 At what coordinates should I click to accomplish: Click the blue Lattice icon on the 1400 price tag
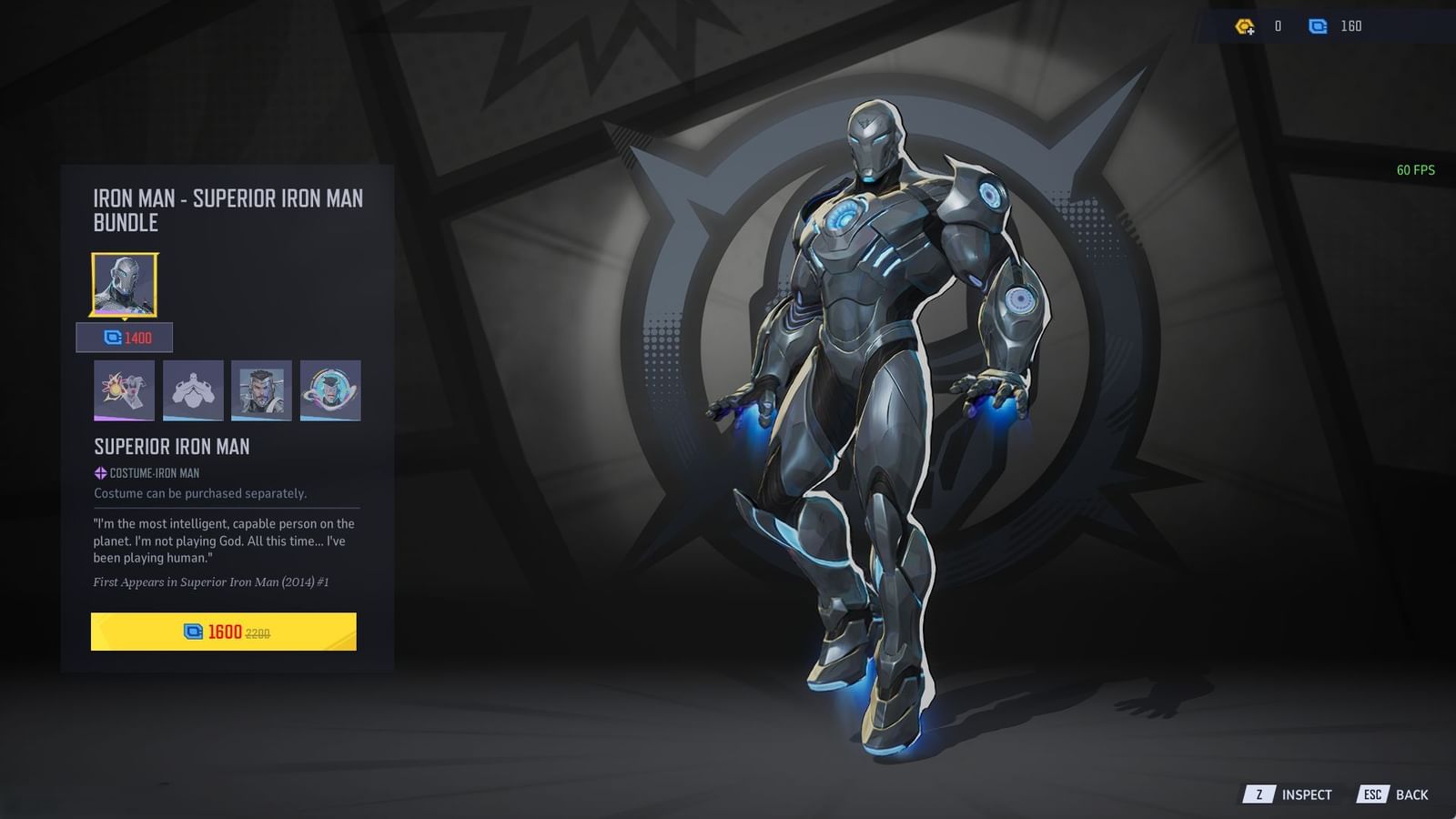pos(110,337)
